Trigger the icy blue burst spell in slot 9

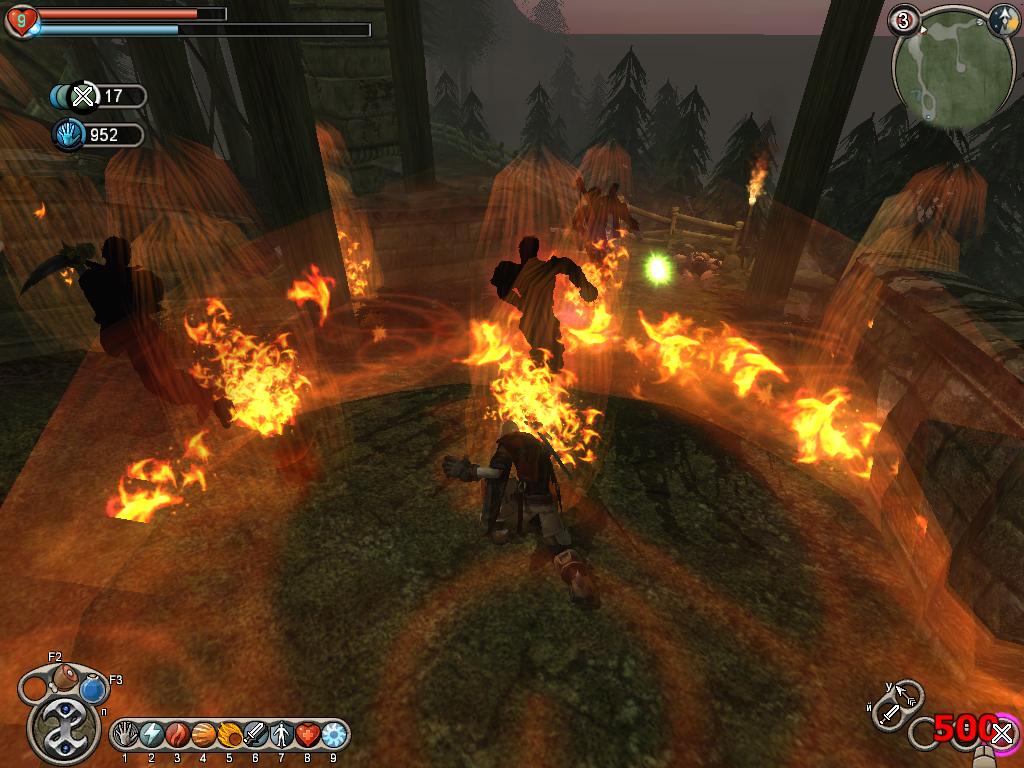pos(332,735)
